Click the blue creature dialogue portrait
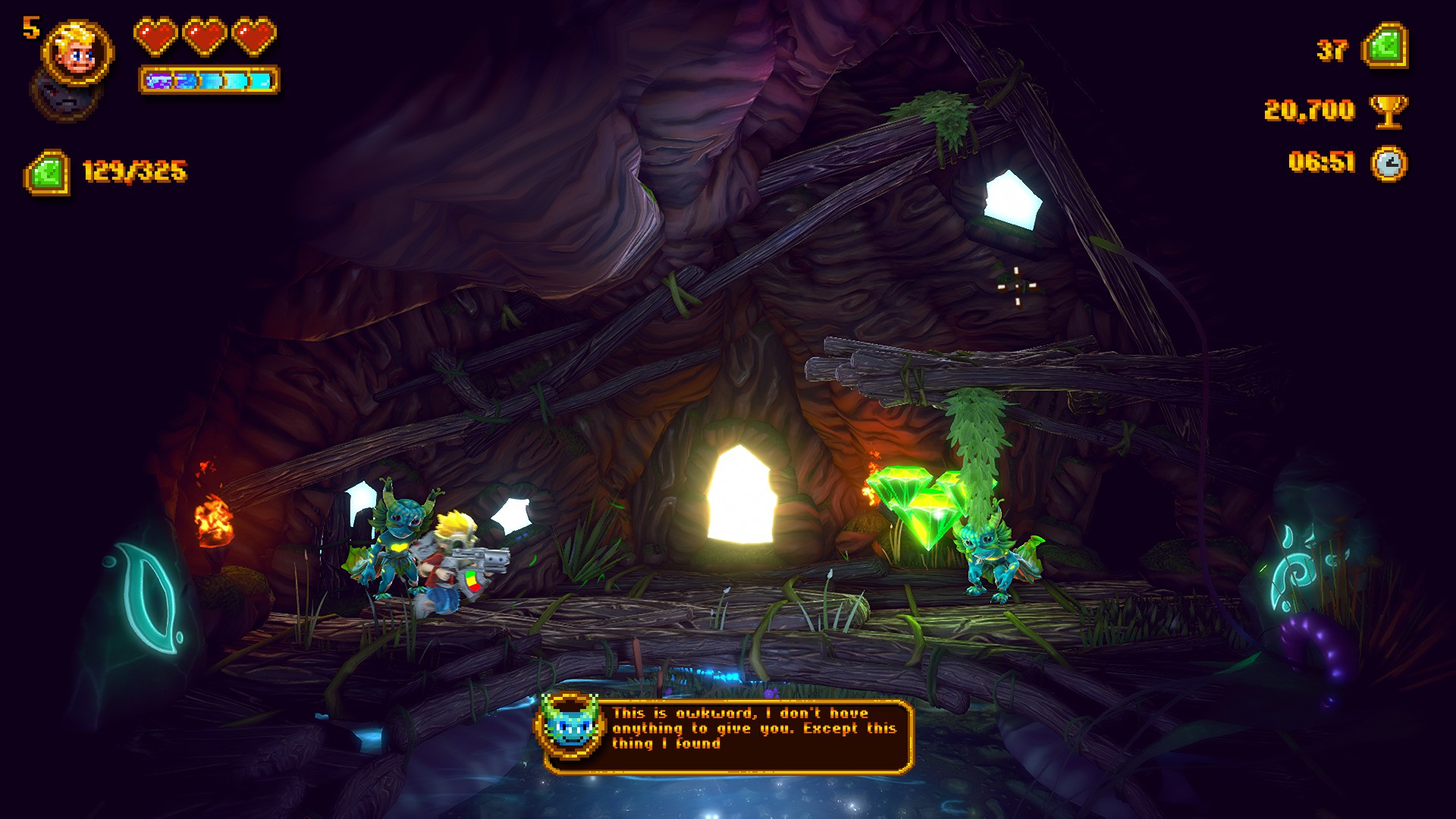The image size is (1456, 819). [570, 726]
